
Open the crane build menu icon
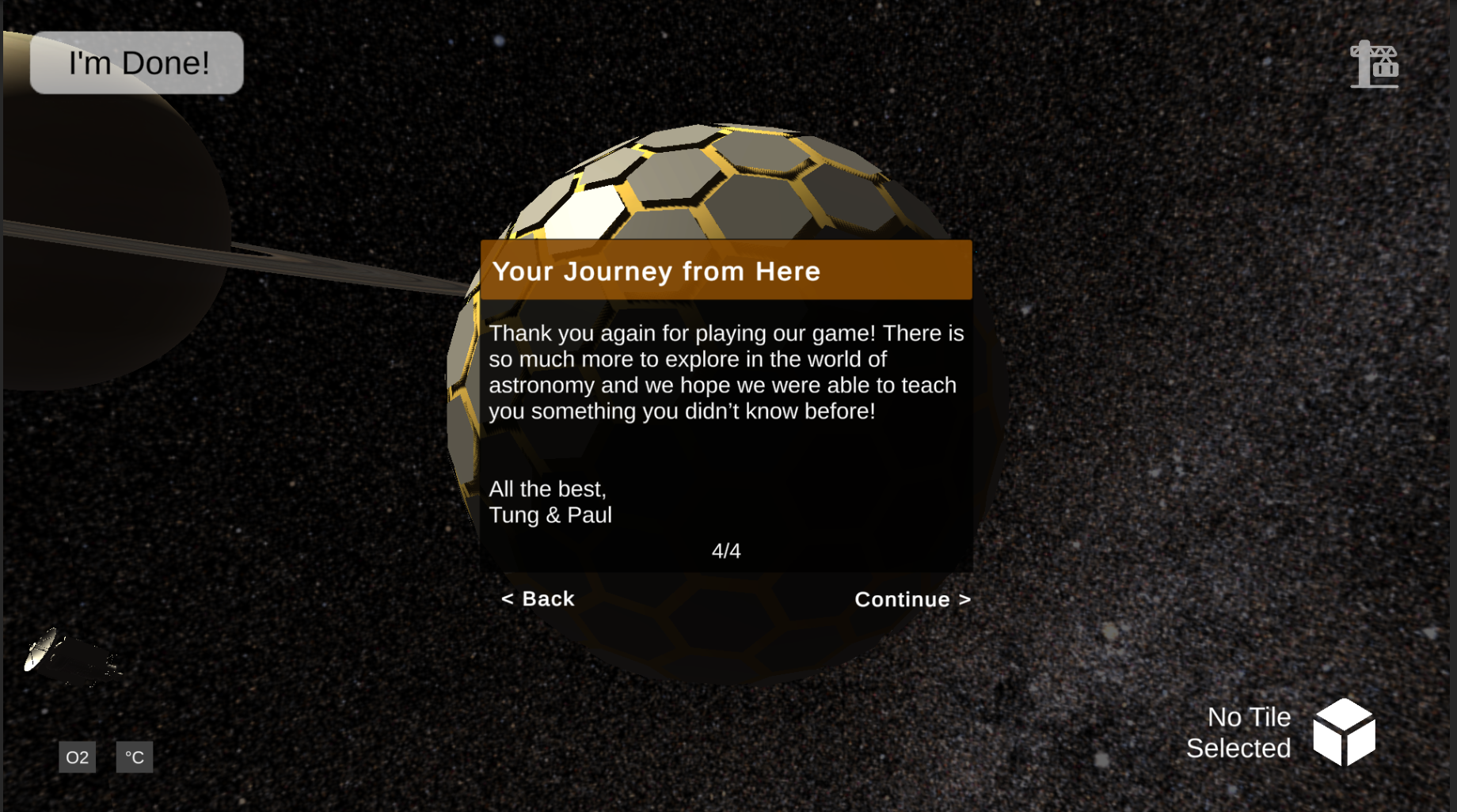(1375, 64)
